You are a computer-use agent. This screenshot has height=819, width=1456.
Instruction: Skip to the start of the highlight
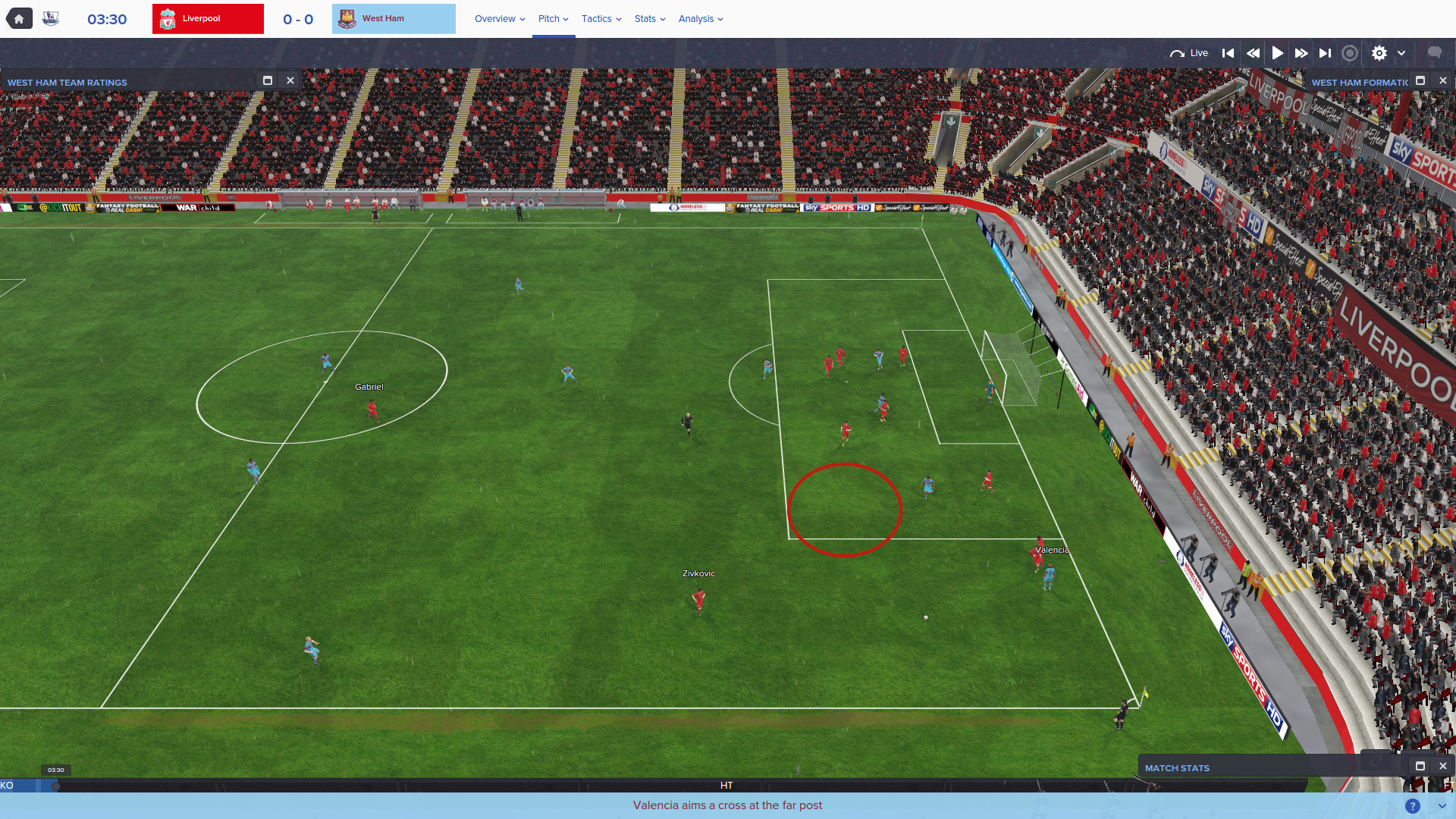coord(1228,53)
